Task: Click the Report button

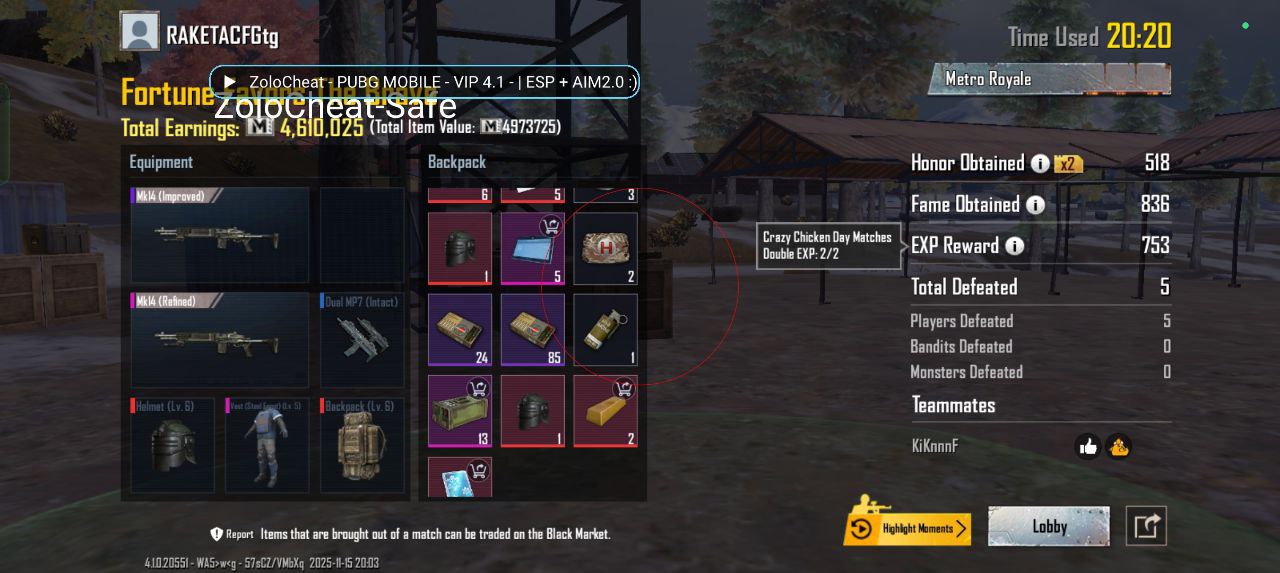Action: 231,534
